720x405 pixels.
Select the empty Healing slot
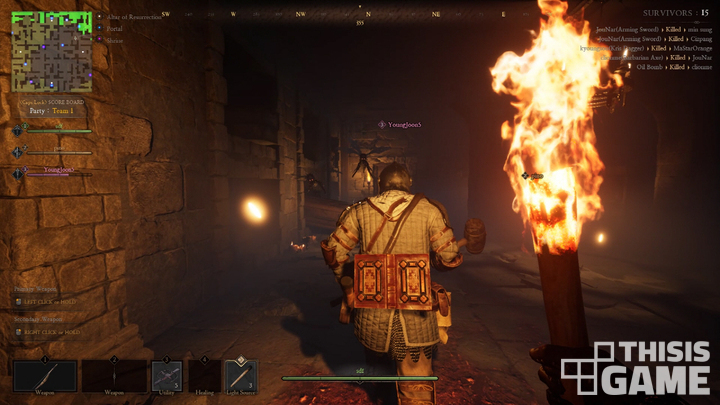[x=204, y=376]
